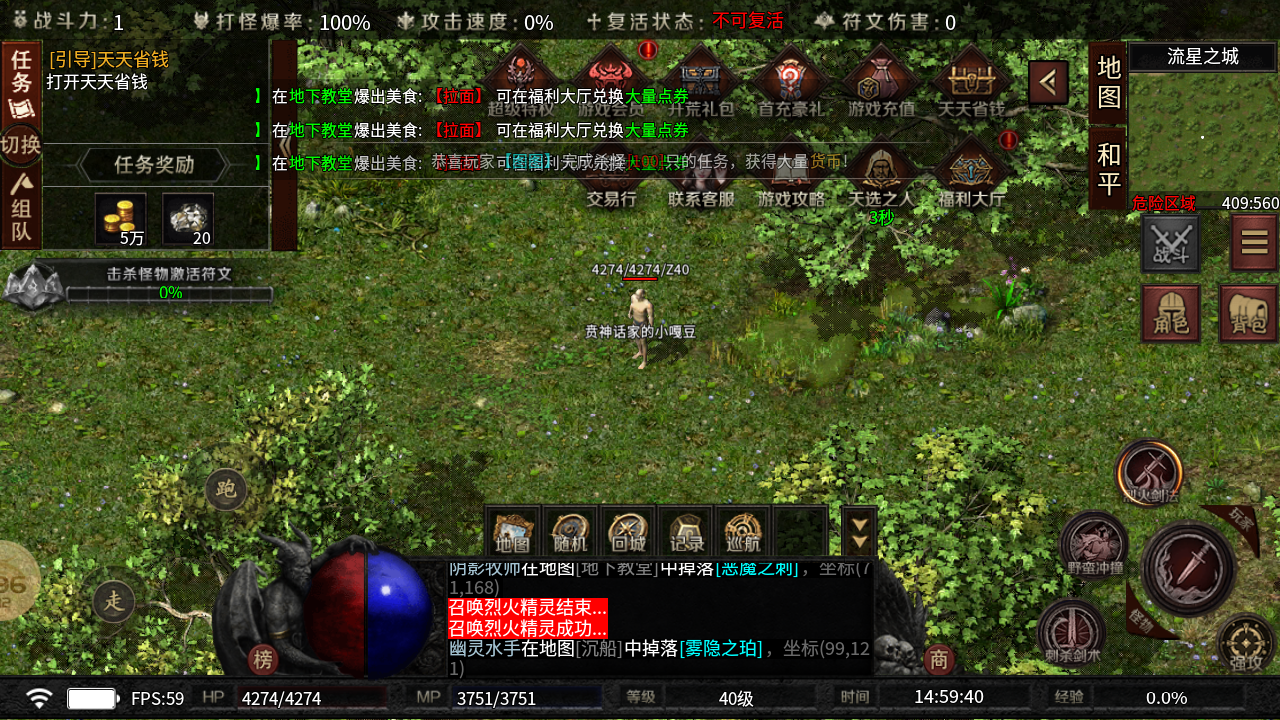1280x720 pixels.
Task: Toggle 跑 run movement mode
Action: (x=225, y=488)
